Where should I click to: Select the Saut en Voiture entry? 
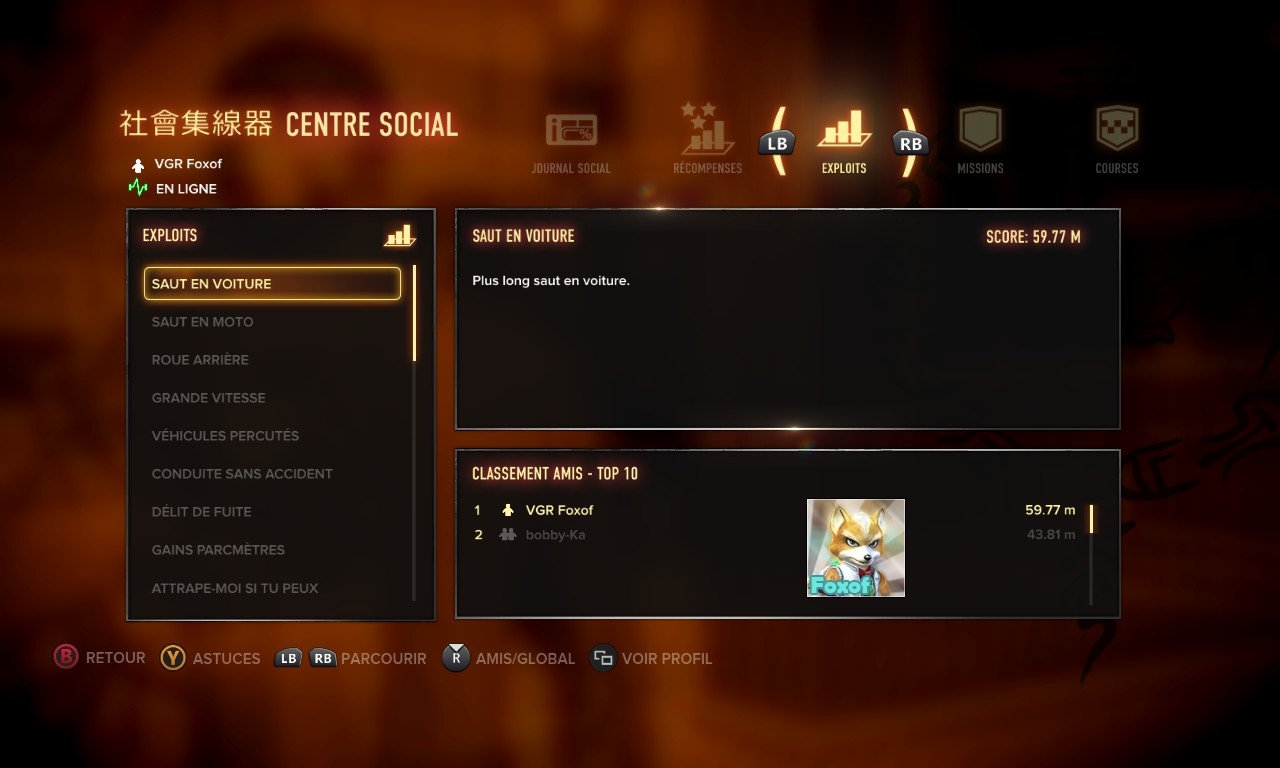click(272, 284)
